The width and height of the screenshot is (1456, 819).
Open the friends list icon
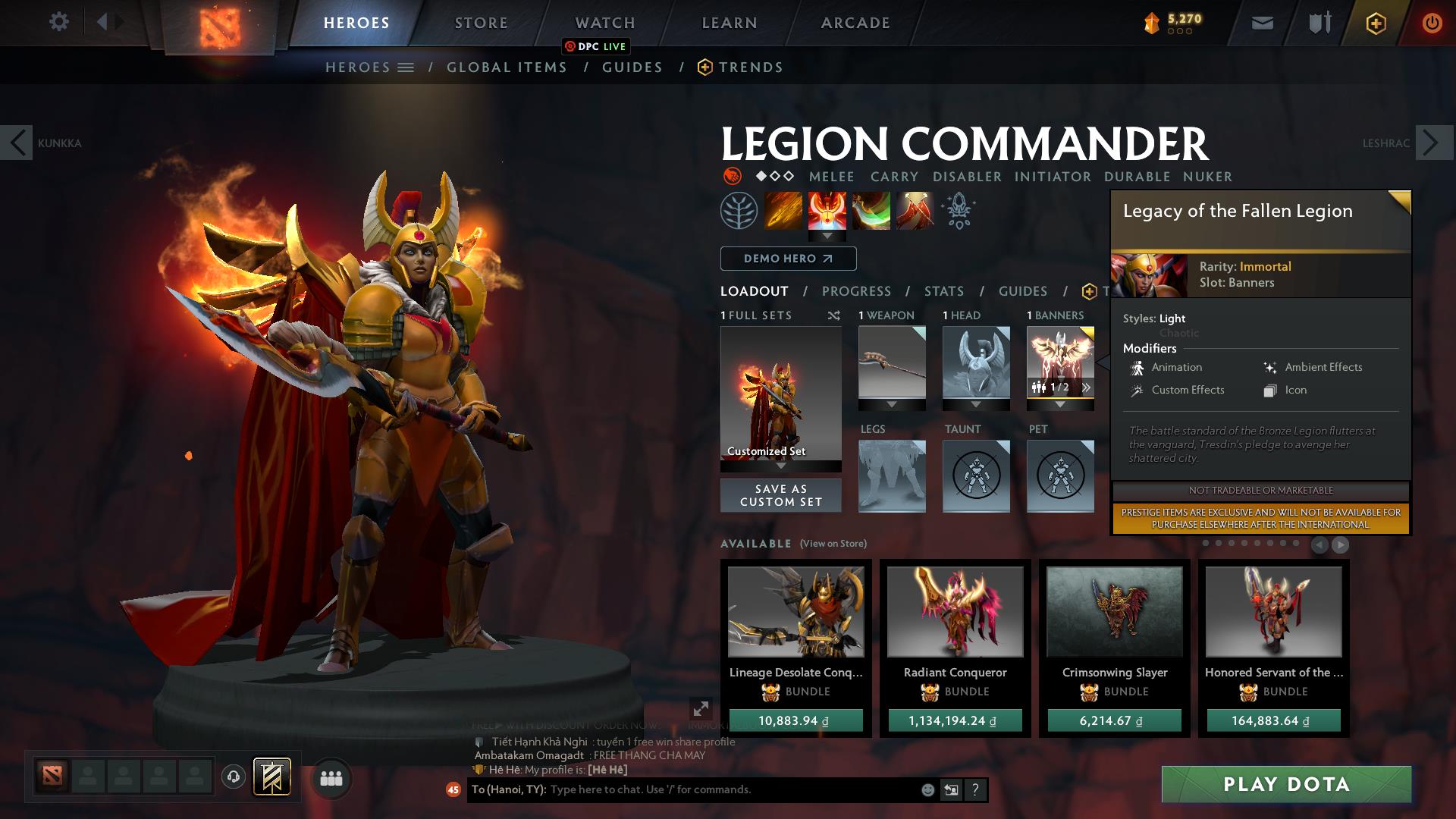[331, 777]
